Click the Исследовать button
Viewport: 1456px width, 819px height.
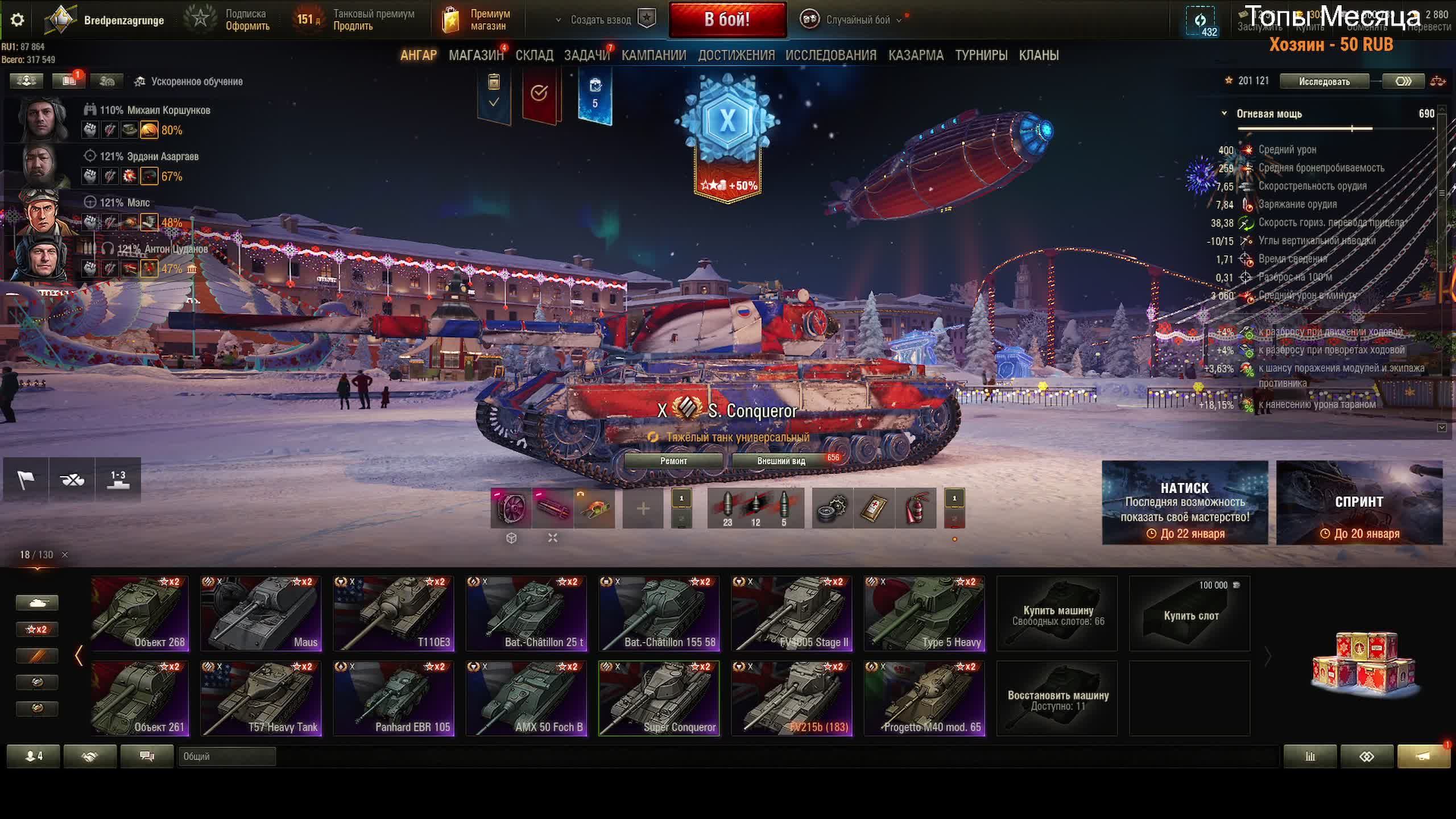[x=1324, y=81]
